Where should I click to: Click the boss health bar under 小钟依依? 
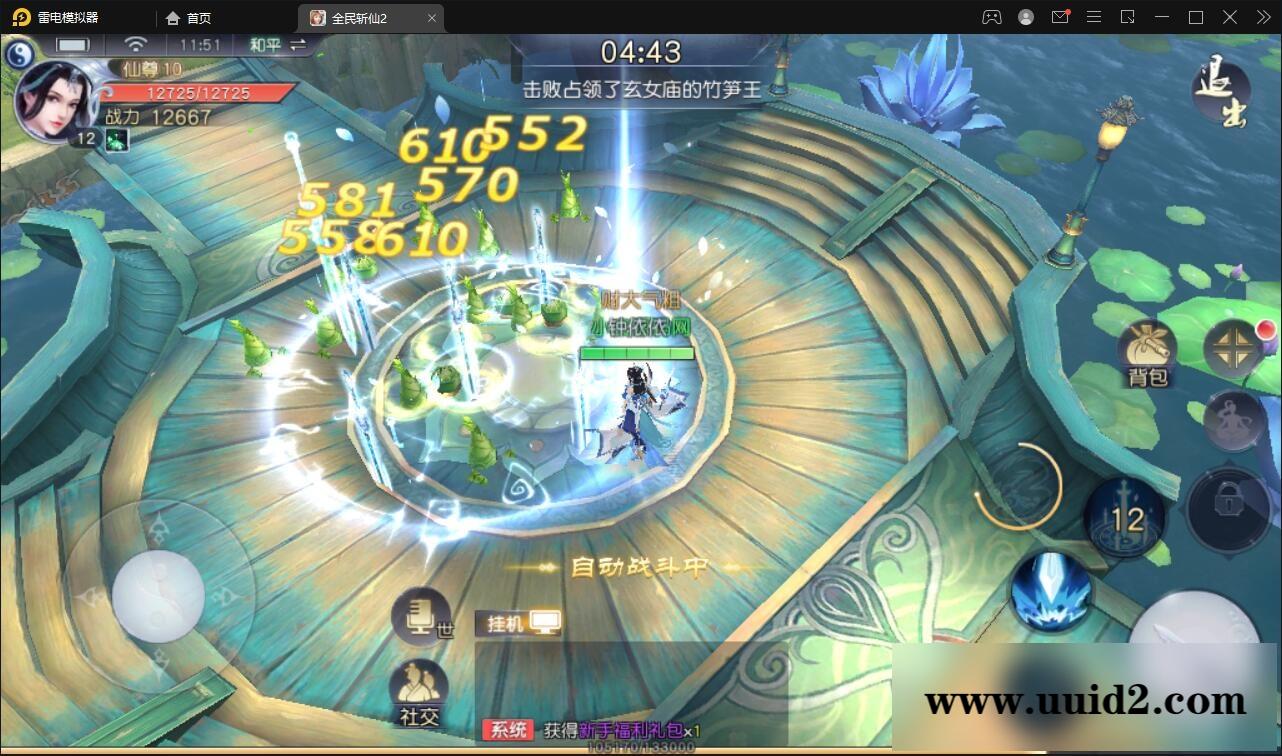click(x=638, y=352)
